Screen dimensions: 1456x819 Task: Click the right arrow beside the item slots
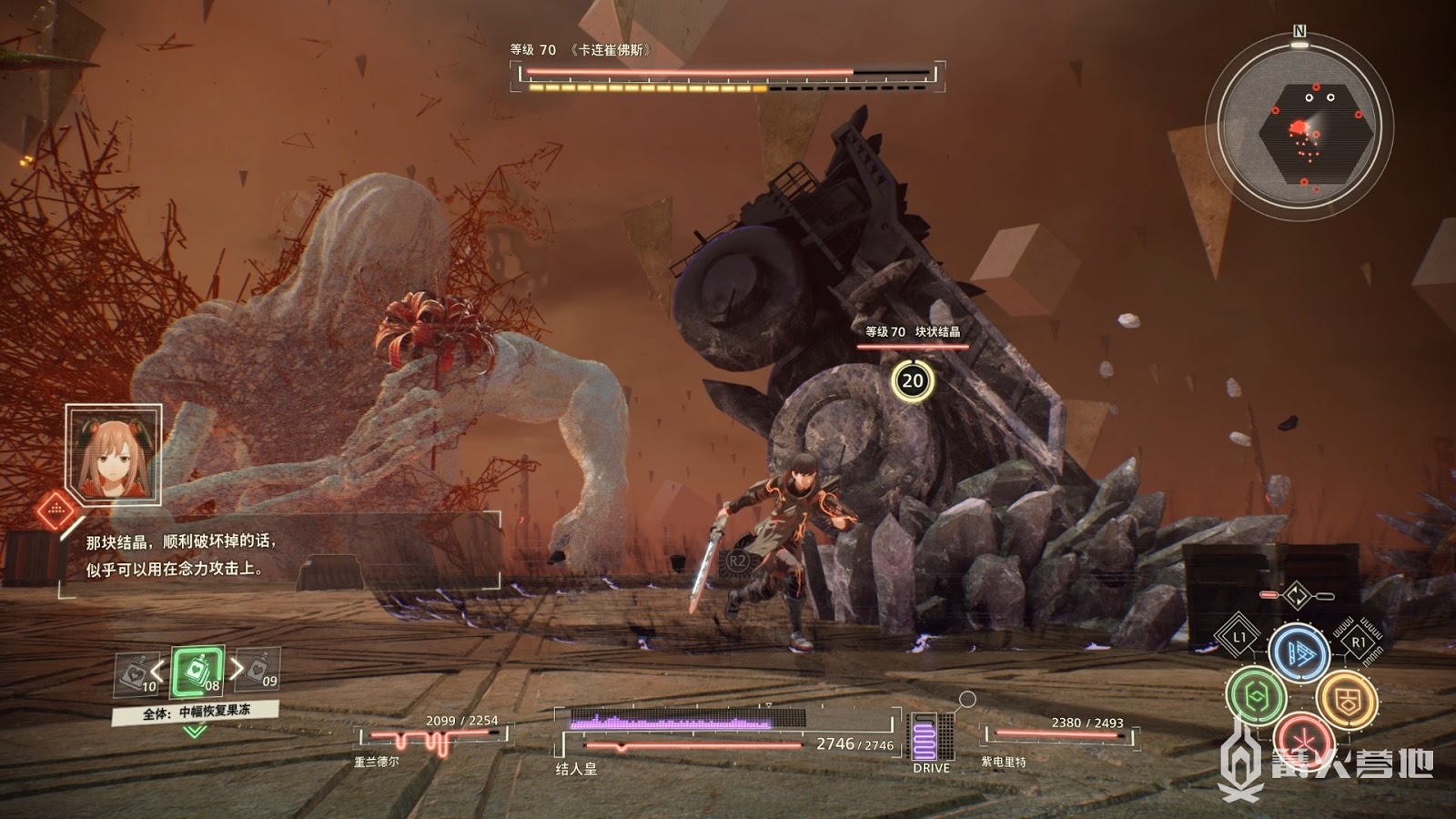(237, 669)
